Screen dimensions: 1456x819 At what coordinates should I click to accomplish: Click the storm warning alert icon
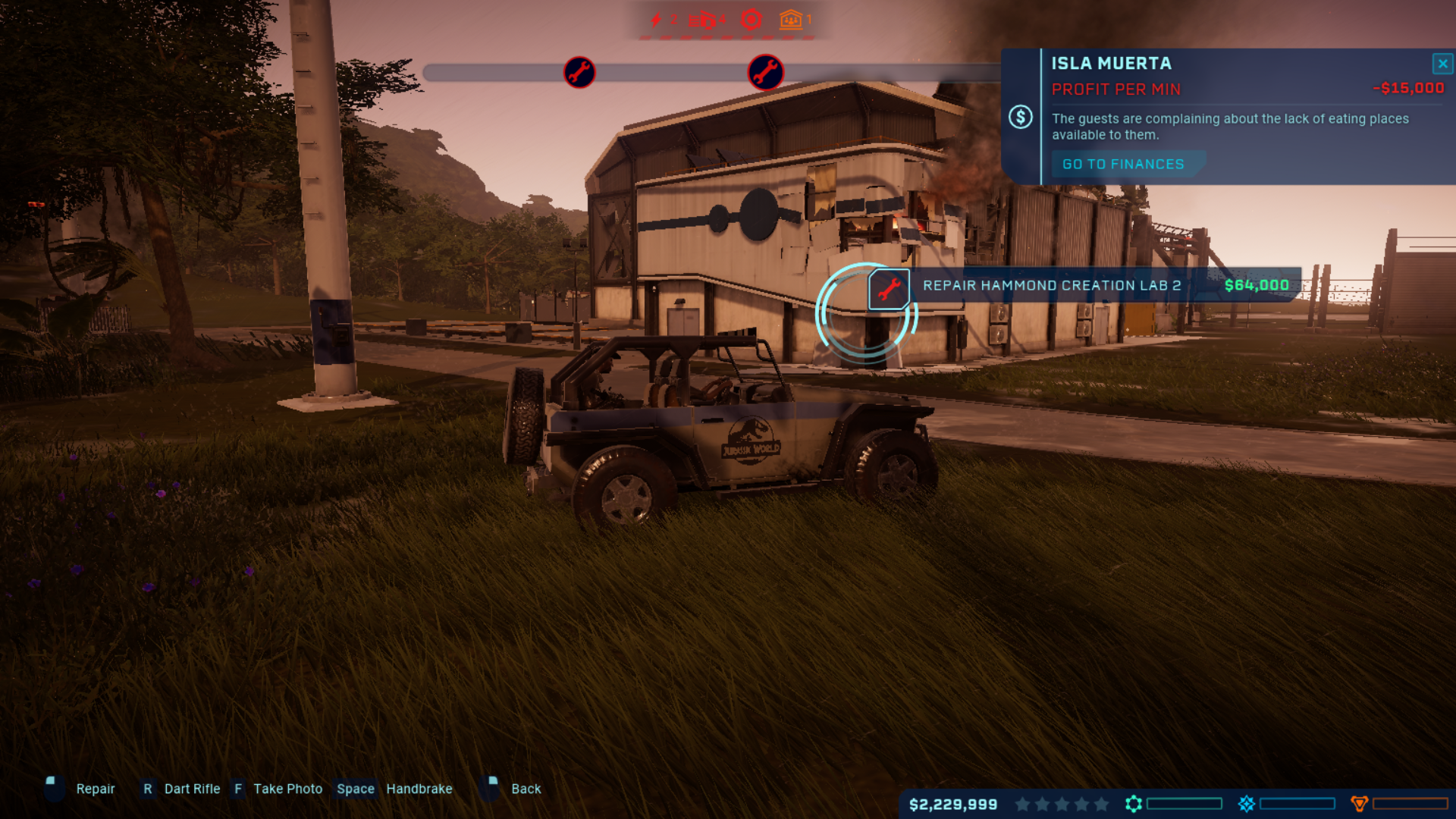751,20
